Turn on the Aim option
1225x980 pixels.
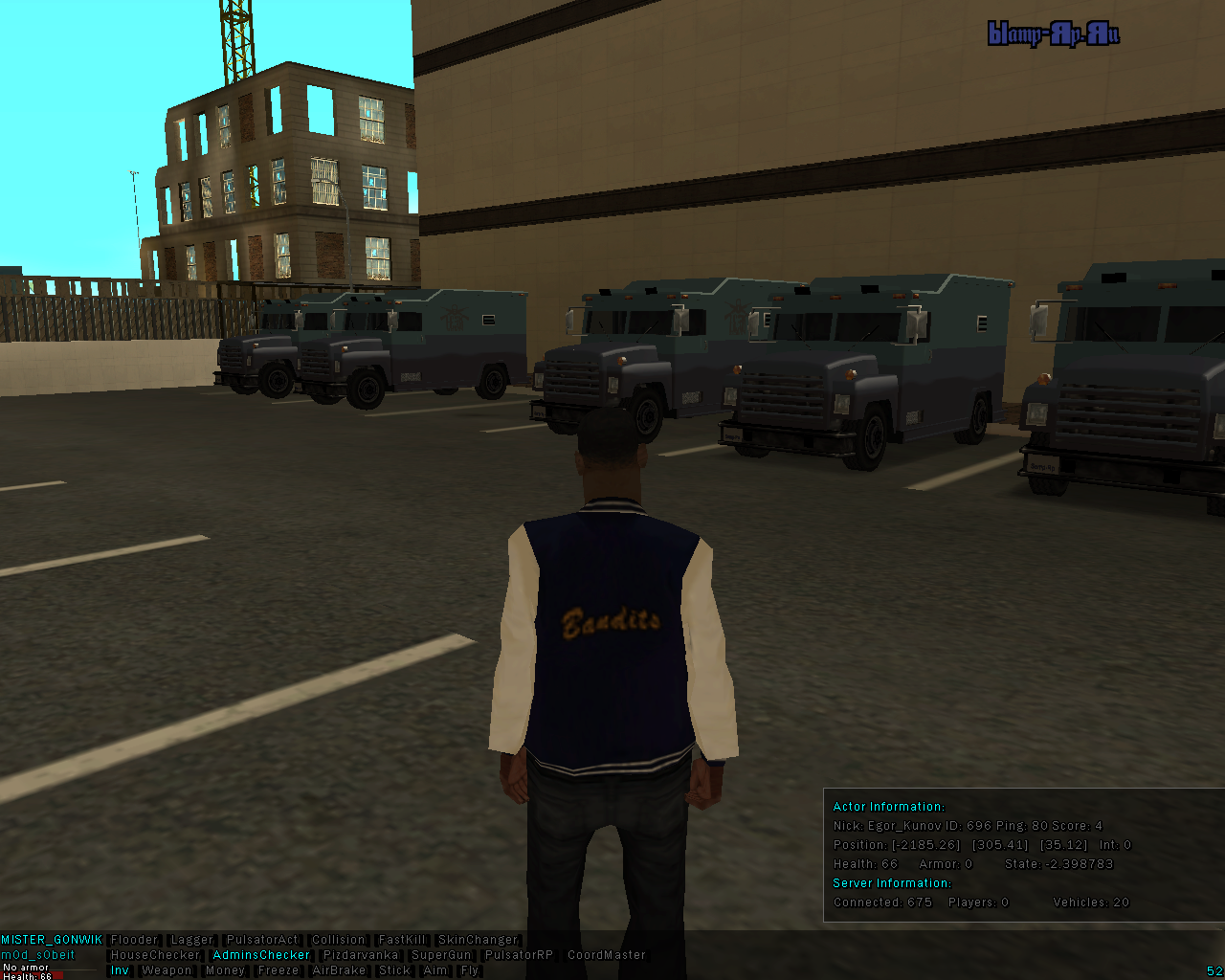[x=435, y=970]
